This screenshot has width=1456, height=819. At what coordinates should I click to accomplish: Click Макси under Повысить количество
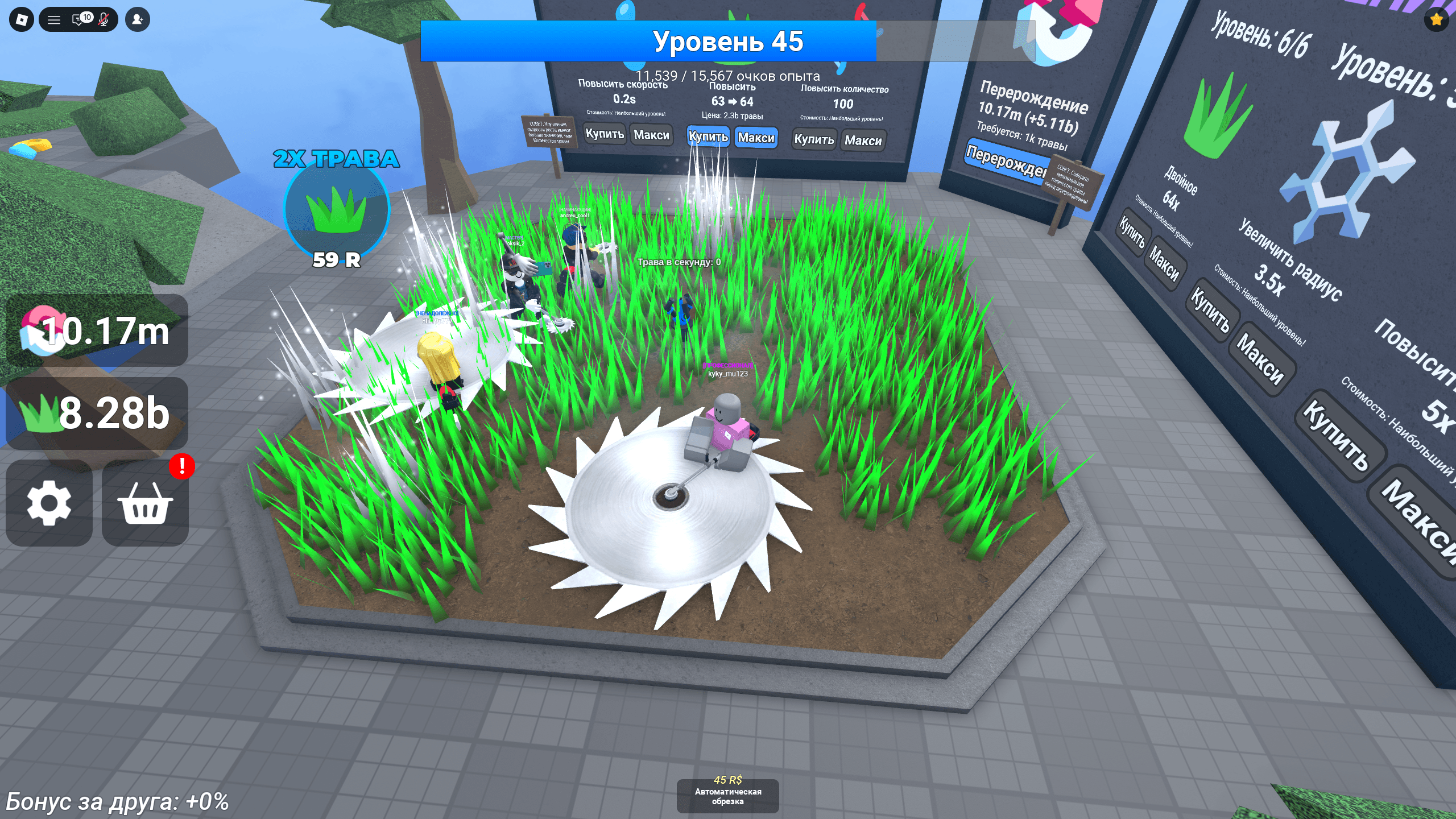tap(863, 140)
